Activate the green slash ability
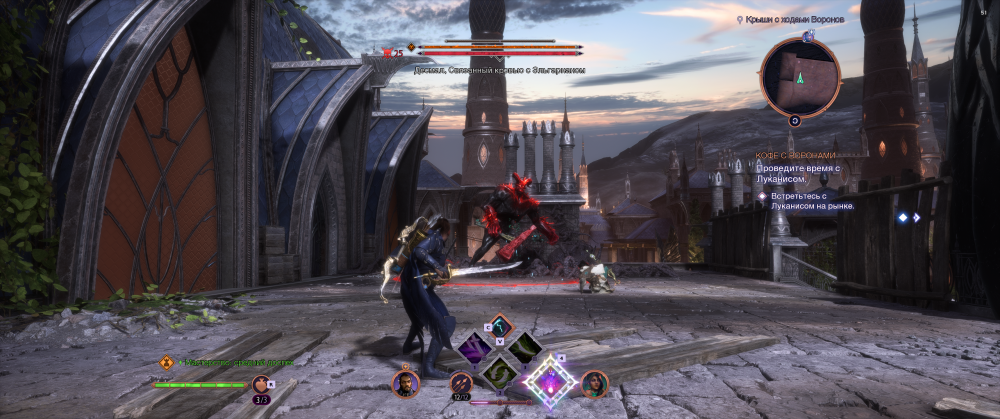Viewport: 1000px width, 419px height. (x=524, y=348)
